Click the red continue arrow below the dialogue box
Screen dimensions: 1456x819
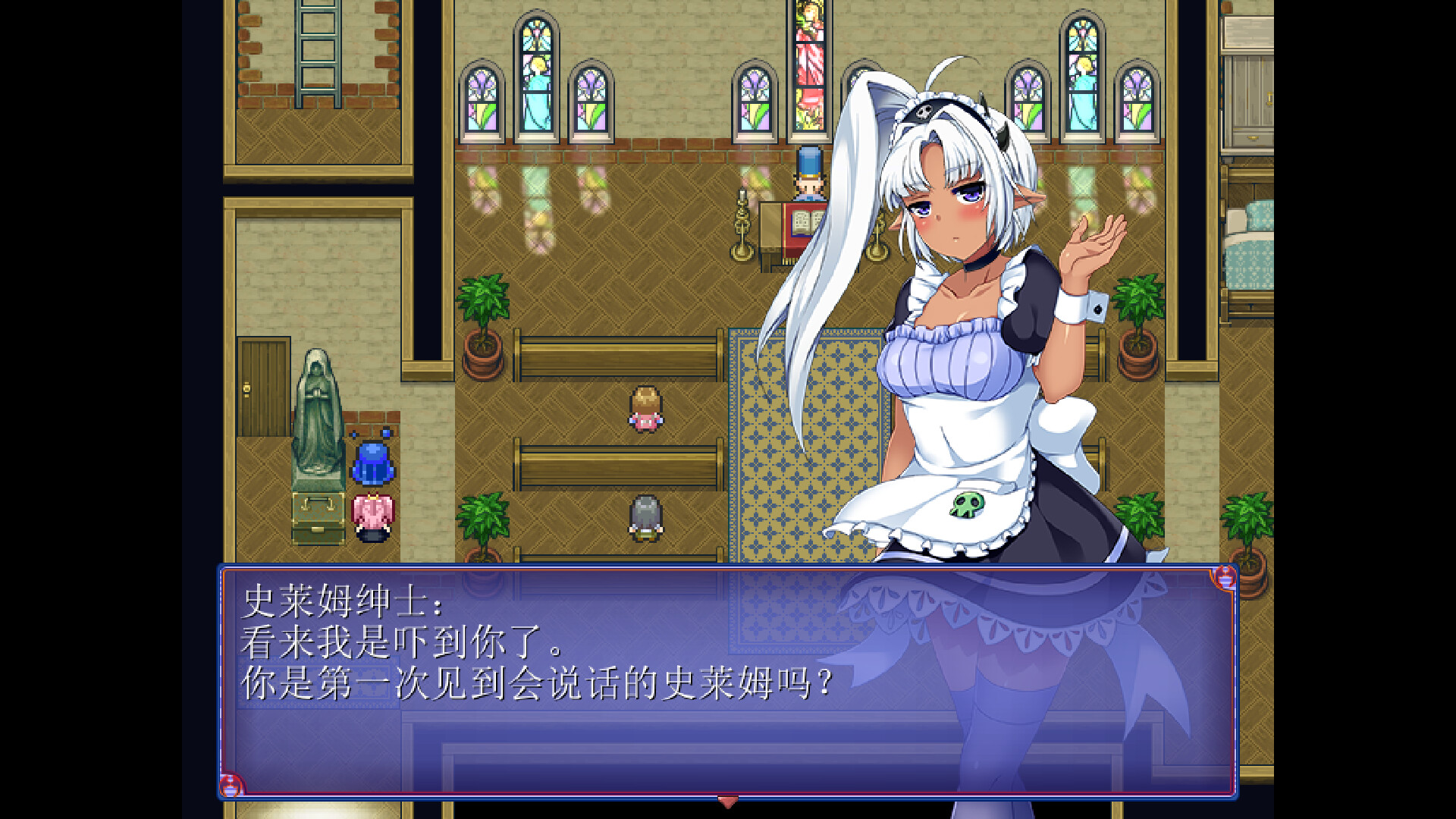[729, 801]
